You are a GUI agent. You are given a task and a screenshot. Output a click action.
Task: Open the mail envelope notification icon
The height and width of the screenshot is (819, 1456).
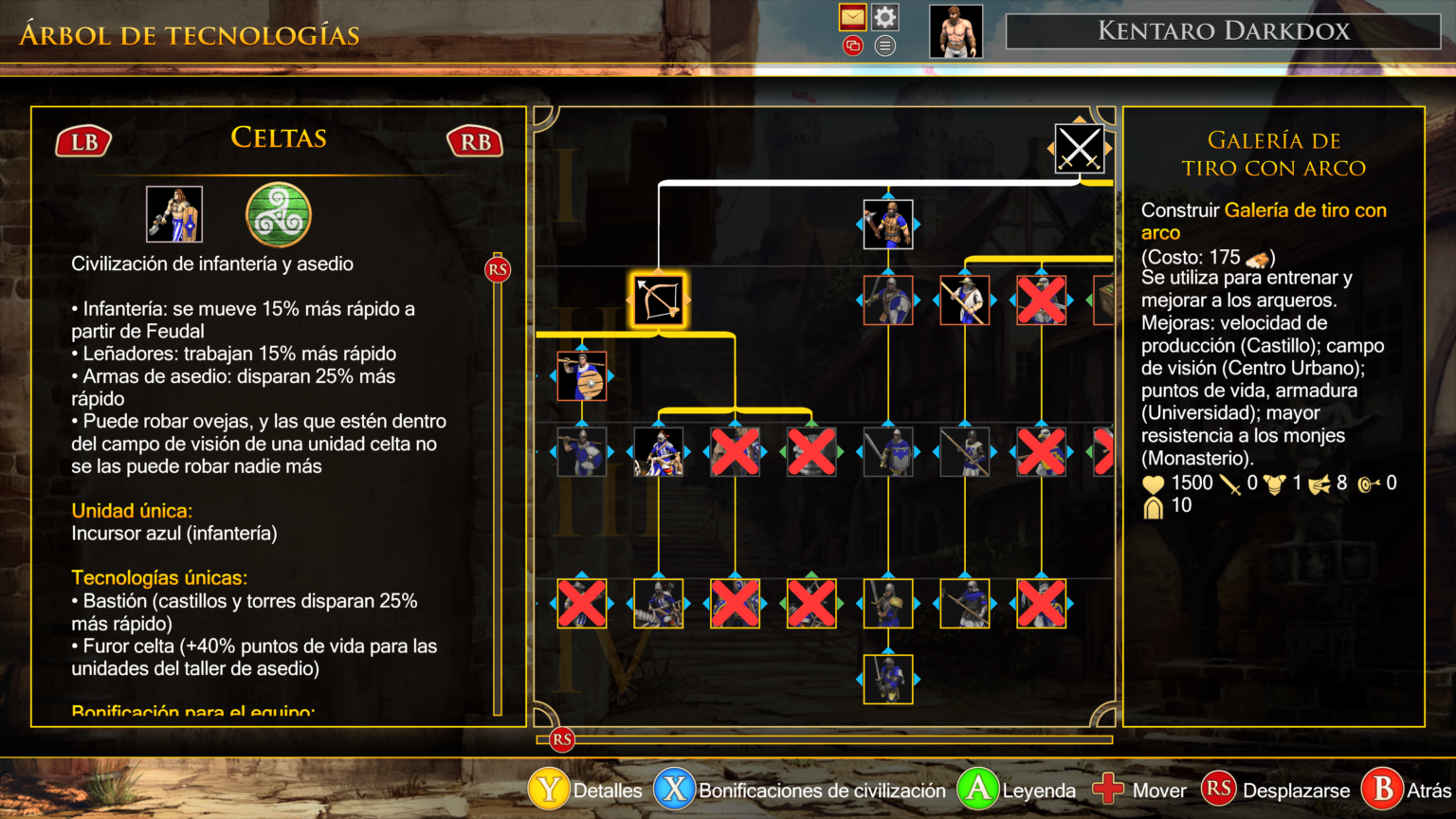pyautogui.click(x=852, y=18)
